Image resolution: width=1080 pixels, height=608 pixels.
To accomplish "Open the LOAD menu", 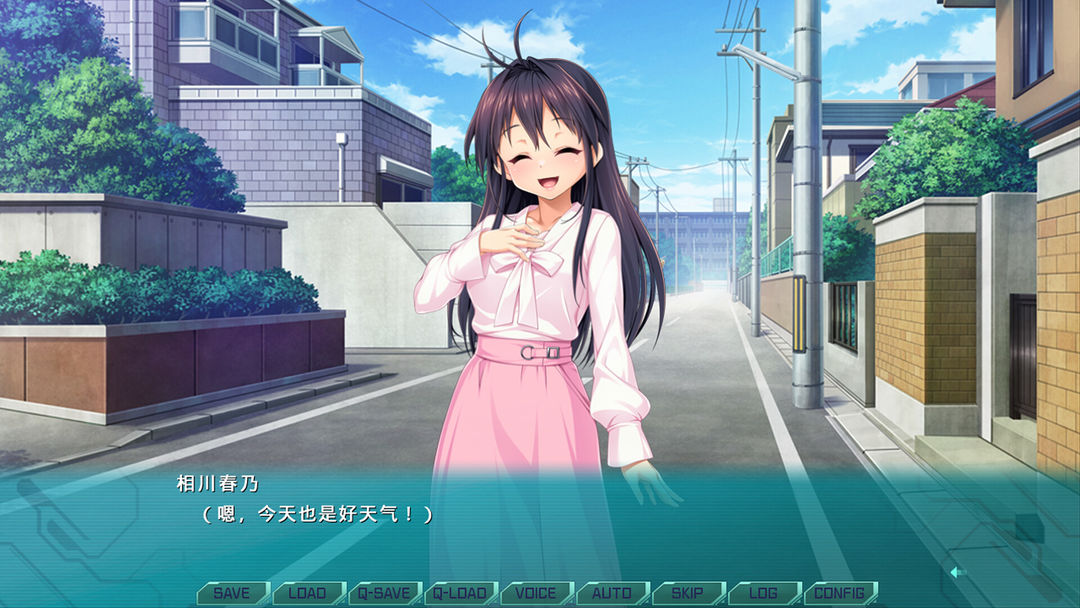I will [x=308, y=593].
